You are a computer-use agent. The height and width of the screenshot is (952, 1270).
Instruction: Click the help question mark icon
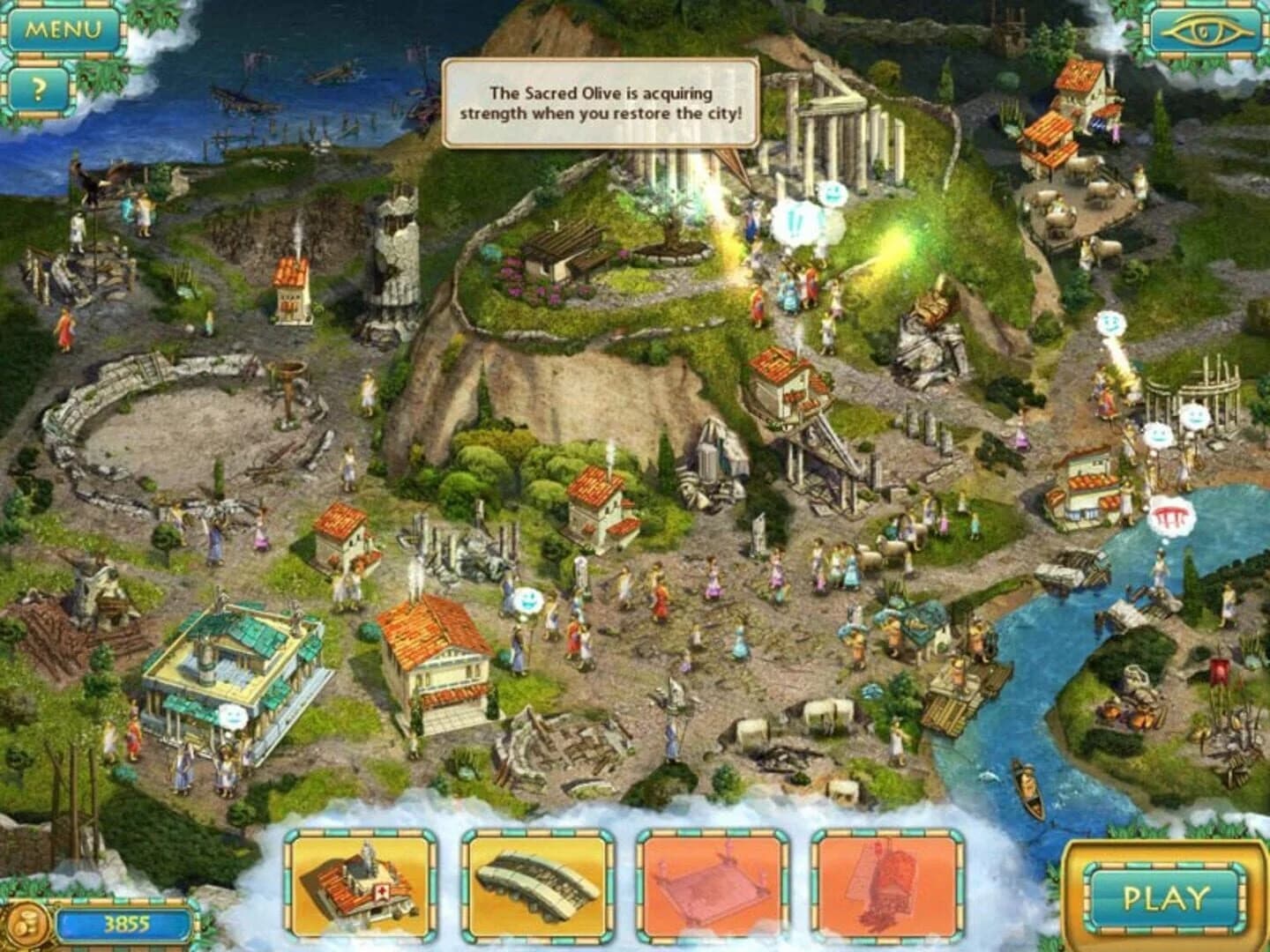pos(40,88)
